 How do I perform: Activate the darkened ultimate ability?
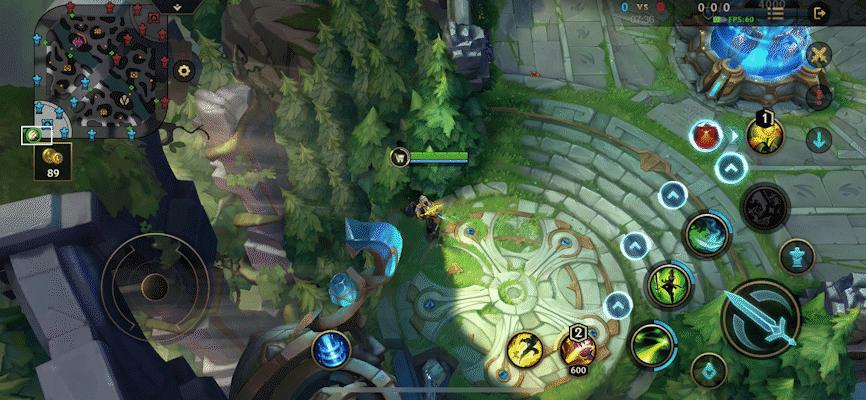(765, 204)
